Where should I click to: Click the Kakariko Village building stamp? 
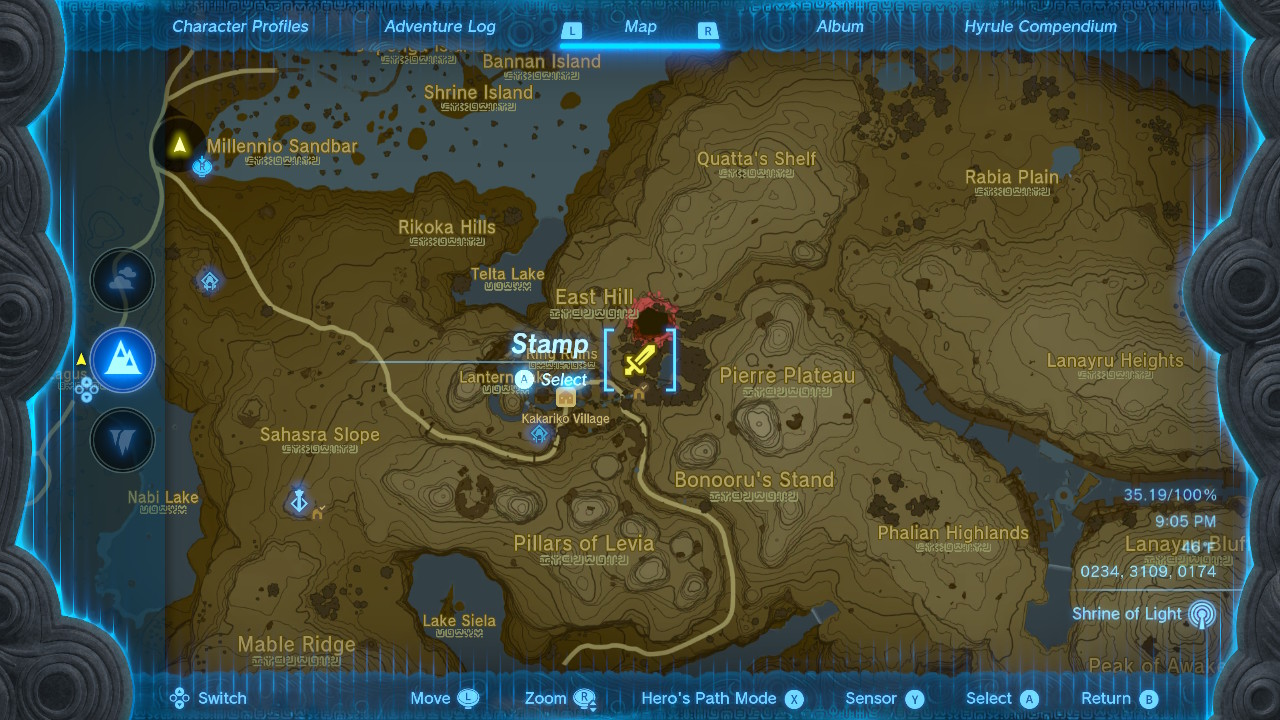click(566, 396)
